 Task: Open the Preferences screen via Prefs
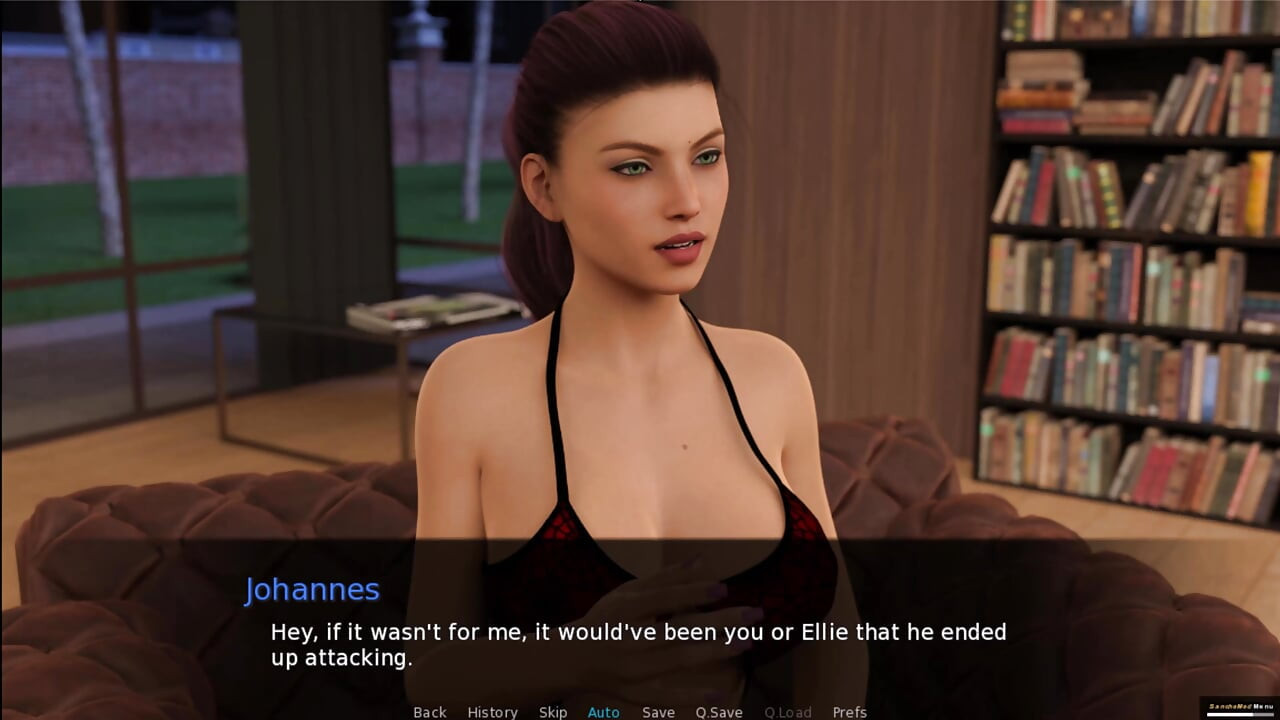click(x=851, y=712)
